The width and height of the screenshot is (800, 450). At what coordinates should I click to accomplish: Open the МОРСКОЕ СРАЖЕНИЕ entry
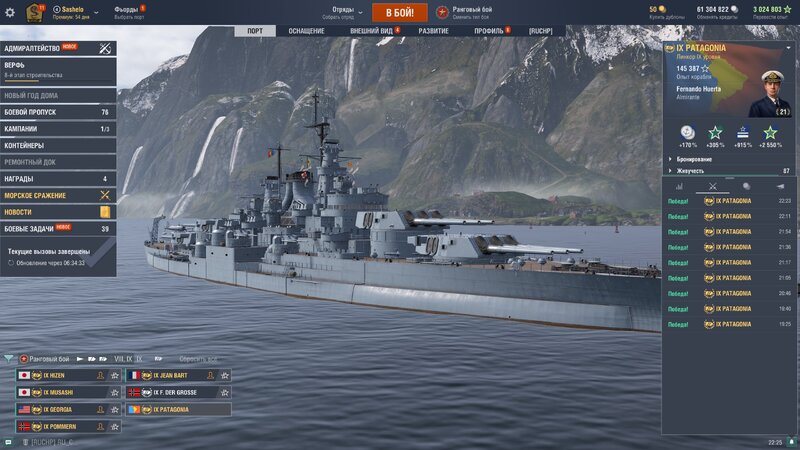58,195
